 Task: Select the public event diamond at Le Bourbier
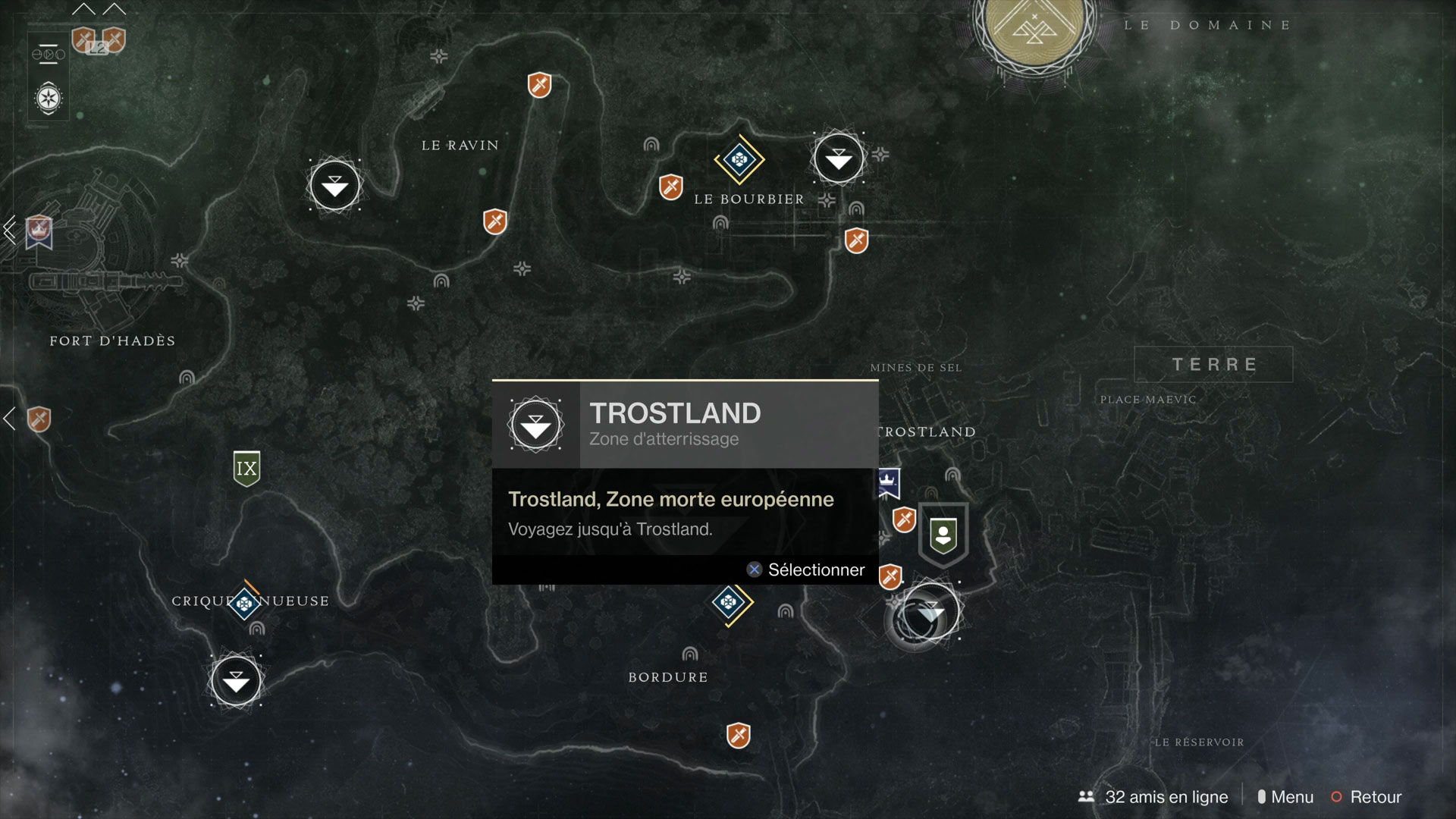pyautogui.click(x=739, y=159)
